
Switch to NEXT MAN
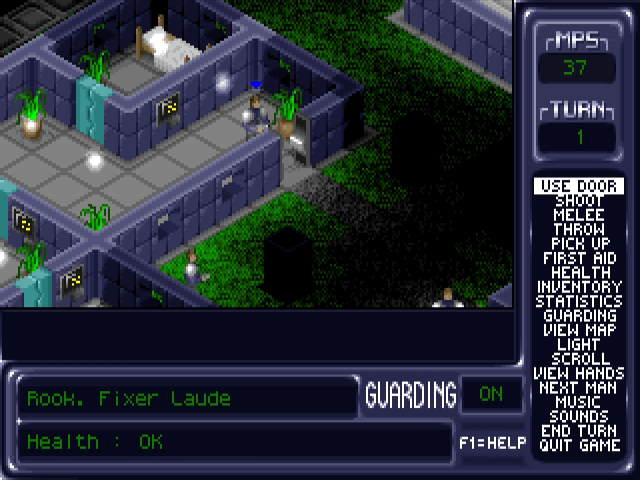[579, 387]
